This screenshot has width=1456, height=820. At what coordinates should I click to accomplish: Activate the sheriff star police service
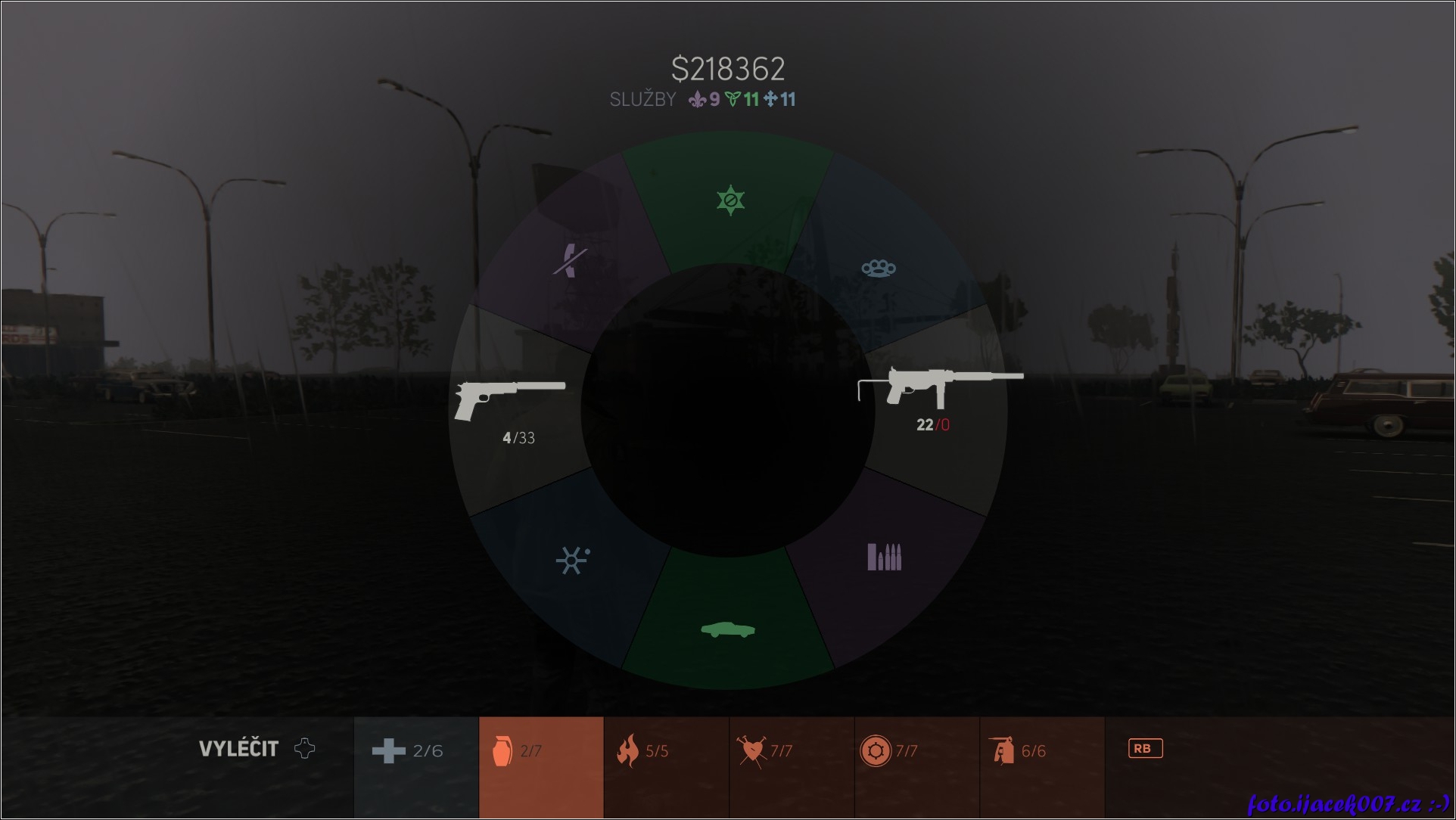tap(730, 200)
